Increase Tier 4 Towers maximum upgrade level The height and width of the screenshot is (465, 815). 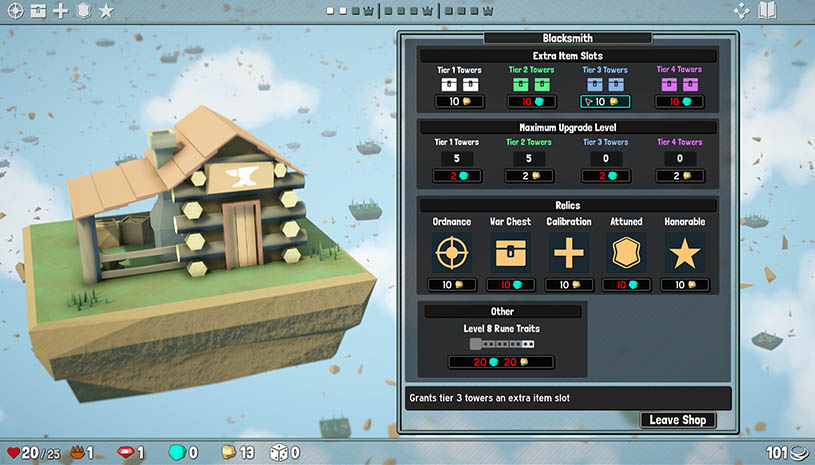(x=680, y=176)
